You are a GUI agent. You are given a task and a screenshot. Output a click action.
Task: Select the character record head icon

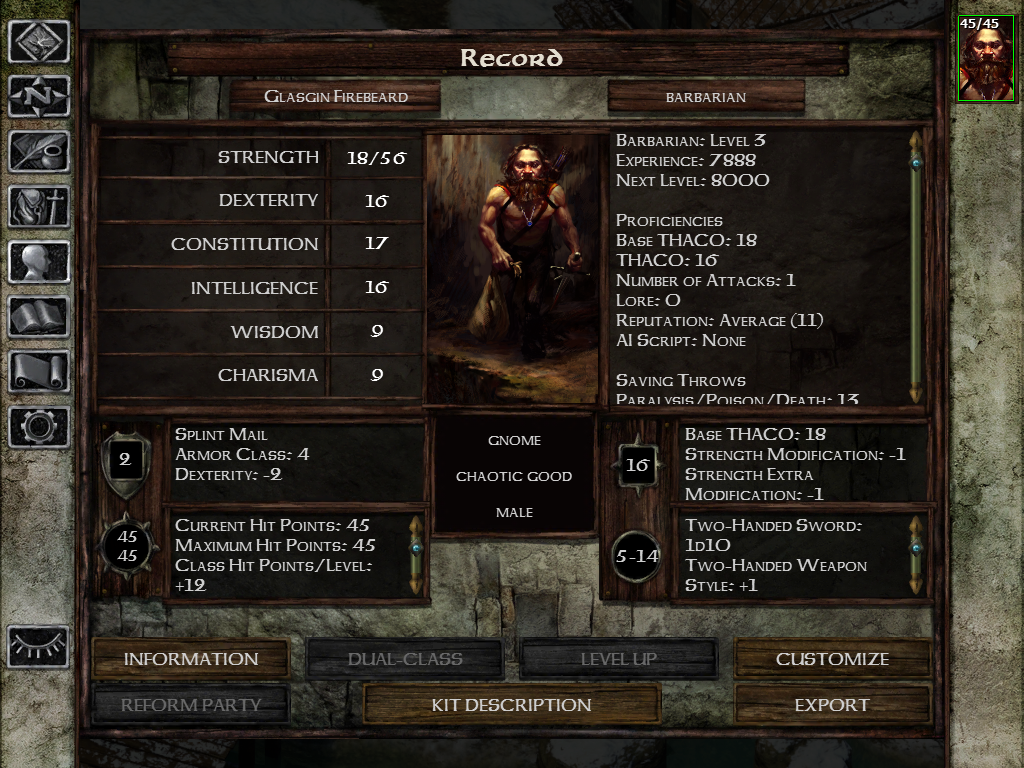(x=39, y=262)
